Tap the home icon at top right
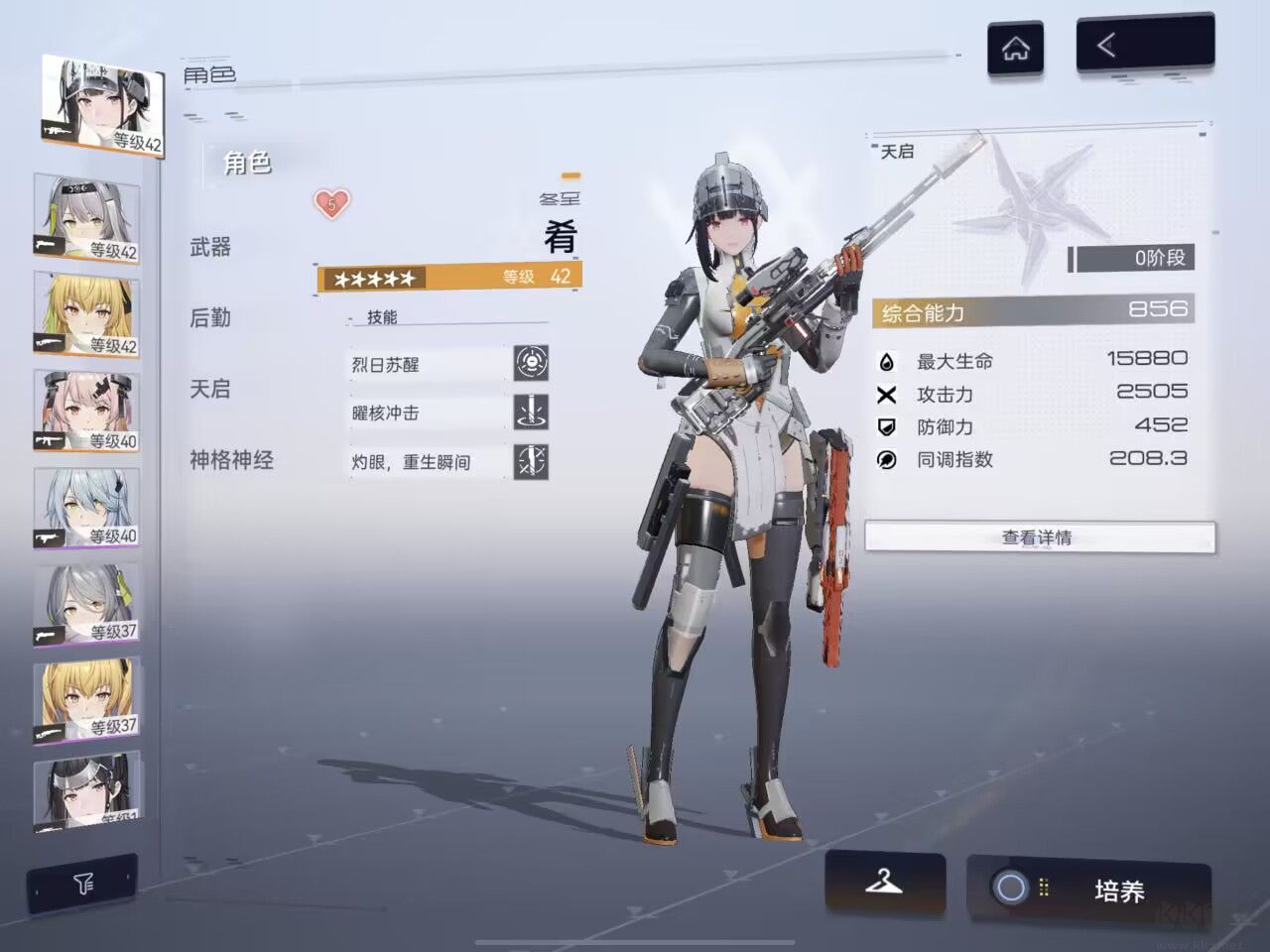Image resolution: width=1270 pixels, height=952 pixels. point(1016,47)
